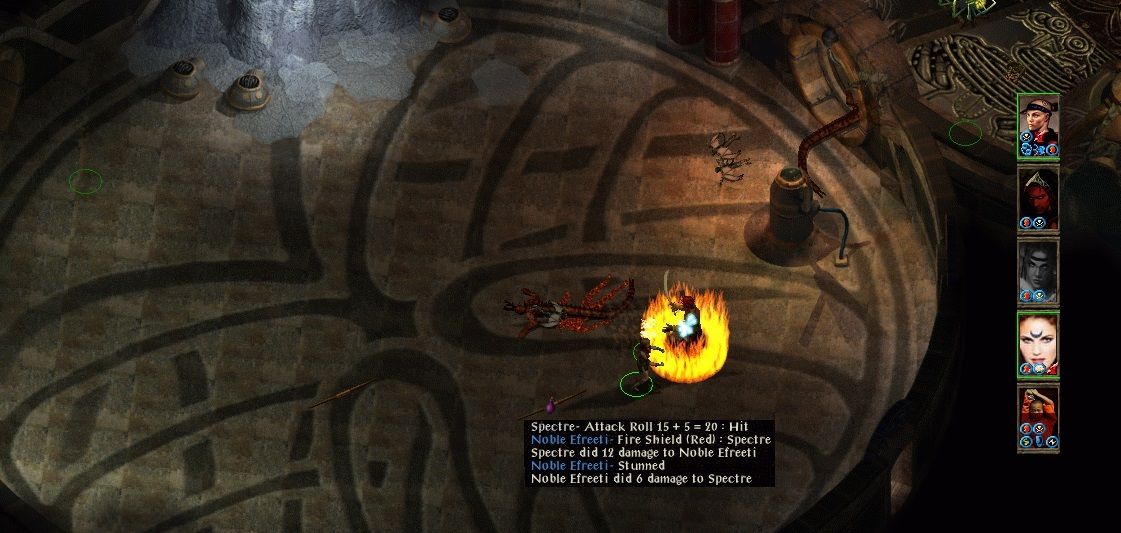This screenshot has width=1121, height=533.
Task: Select the pale woman with crescent forehead mark
Action: click(x=1038, y=338)
